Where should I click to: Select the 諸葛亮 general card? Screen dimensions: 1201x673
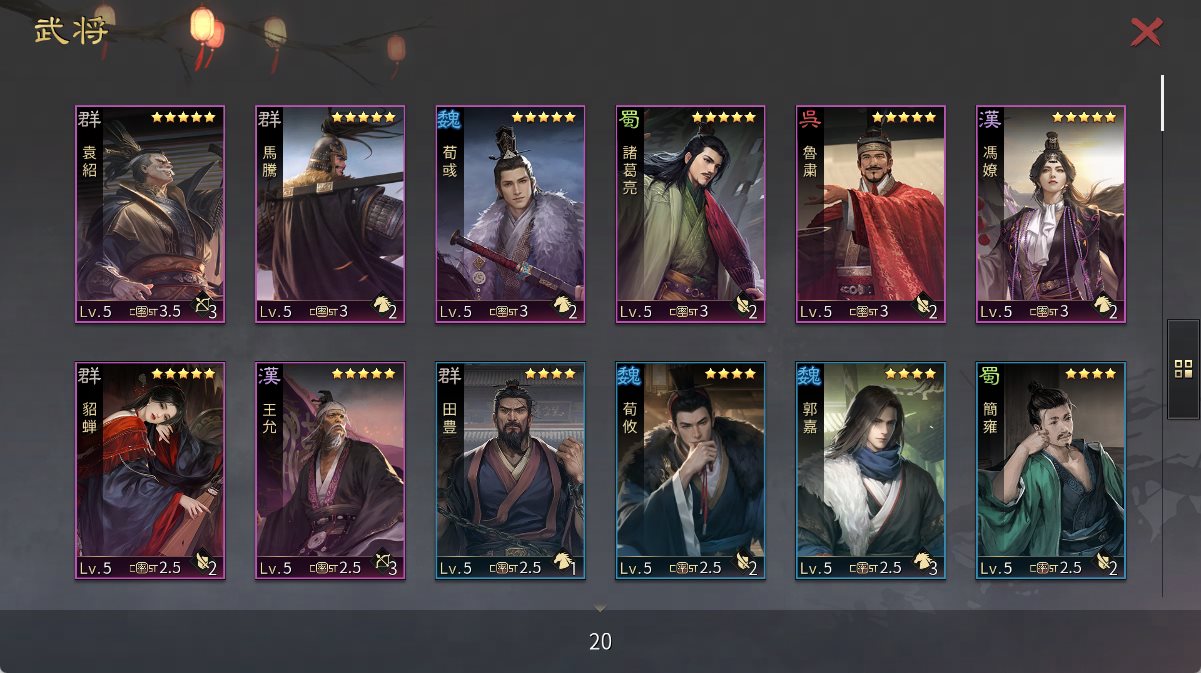pos(690,214)
